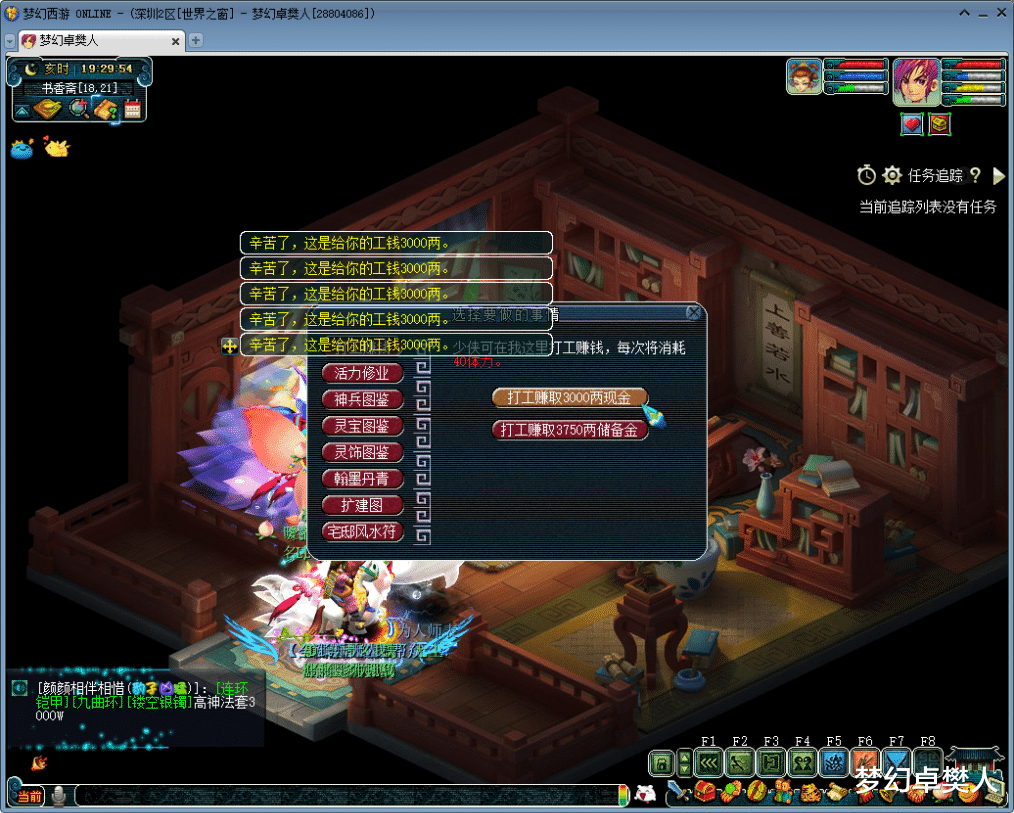Activate the F5 skill shortcut slot
1014x813 pixels.
(x=833, y=763)
